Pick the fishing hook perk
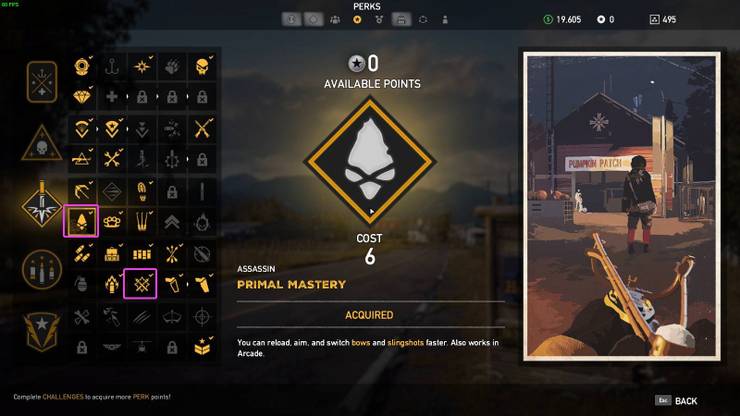The width and height of the screenshot is (740, 416). coord(111,66)
